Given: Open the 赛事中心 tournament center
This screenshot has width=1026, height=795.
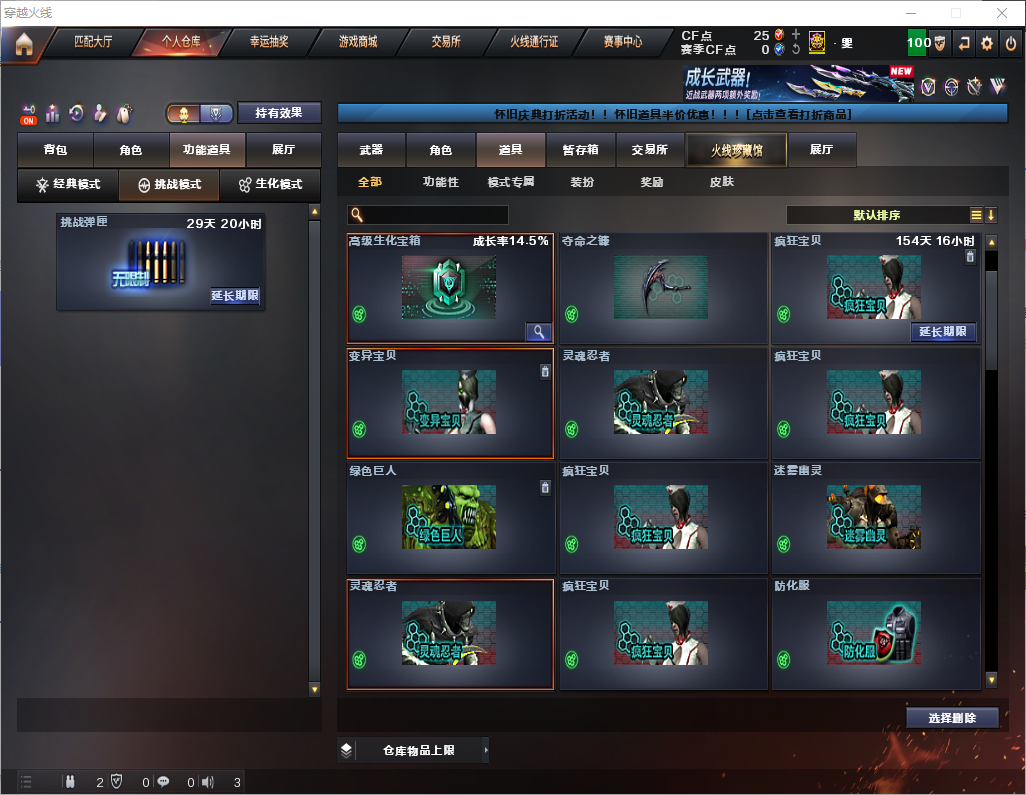Looking at the screenshot, I should (x=622, y=42).
